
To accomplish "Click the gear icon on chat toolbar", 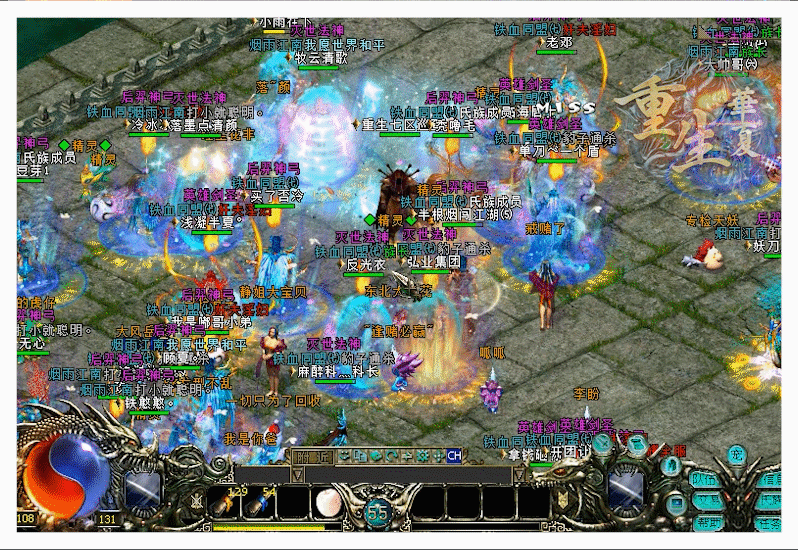I will tap(423, 456).
